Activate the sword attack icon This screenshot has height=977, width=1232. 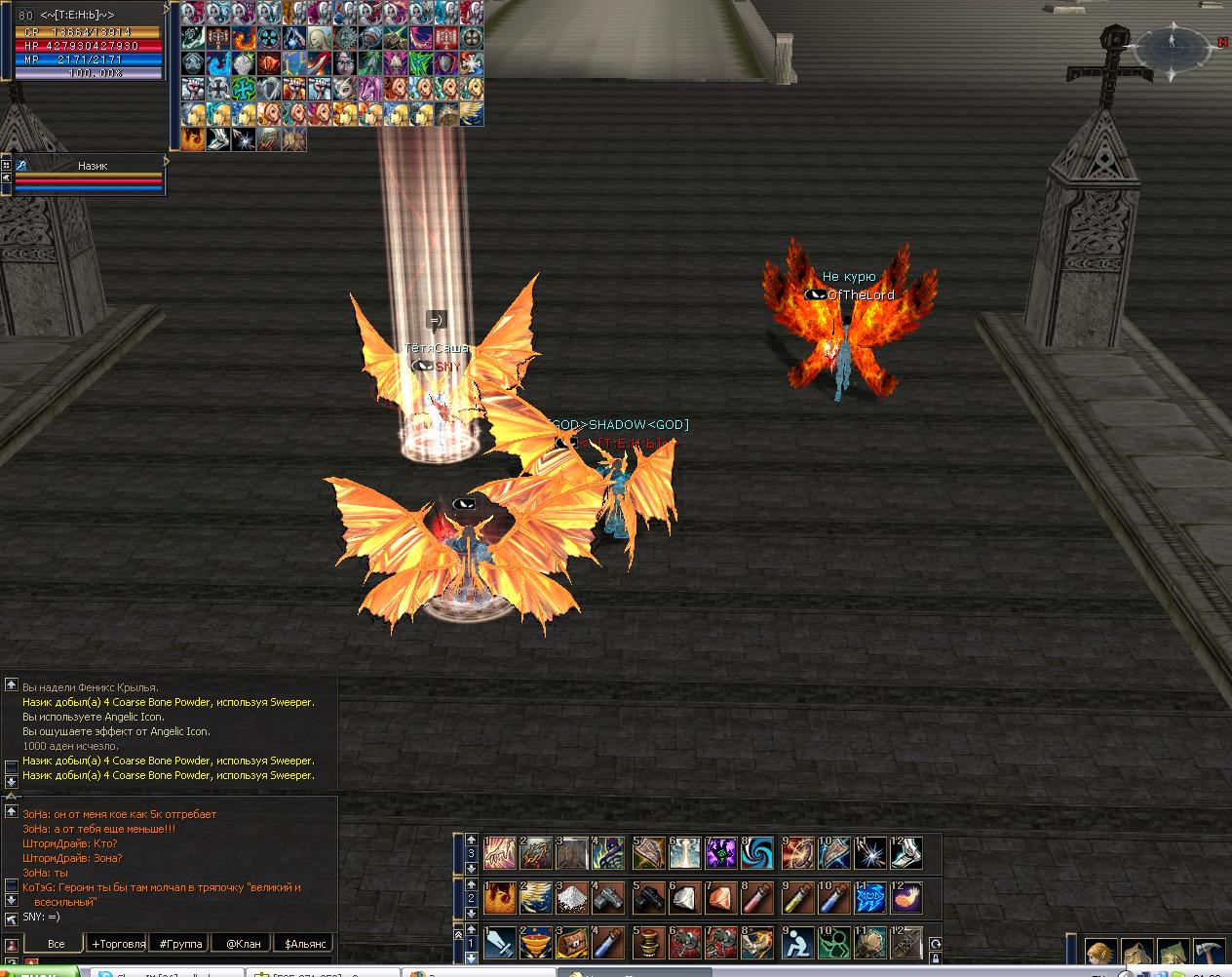[499, 944]
